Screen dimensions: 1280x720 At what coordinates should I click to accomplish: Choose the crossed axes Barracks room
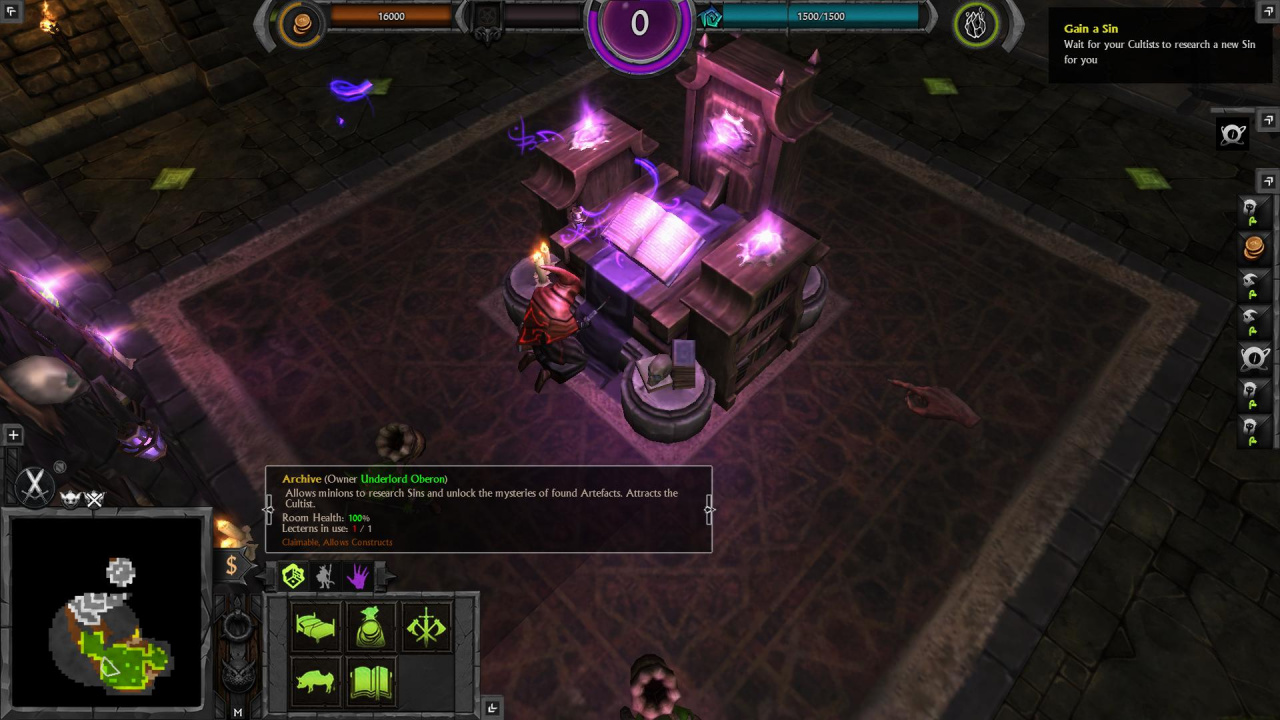pyautogui.click(x=427, y=628)
